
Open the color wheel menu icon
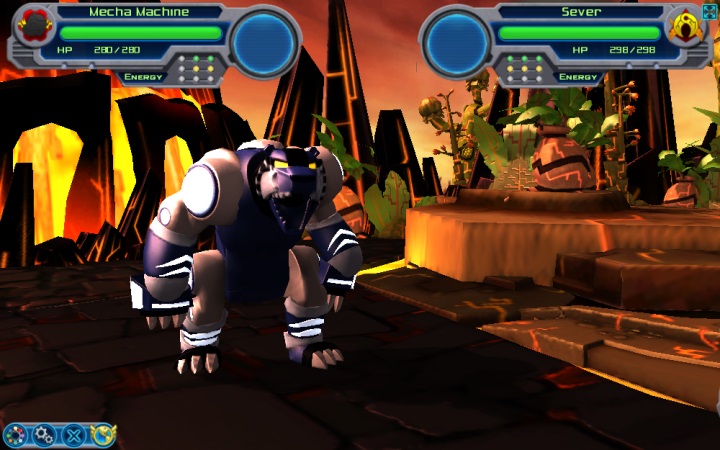15,435
